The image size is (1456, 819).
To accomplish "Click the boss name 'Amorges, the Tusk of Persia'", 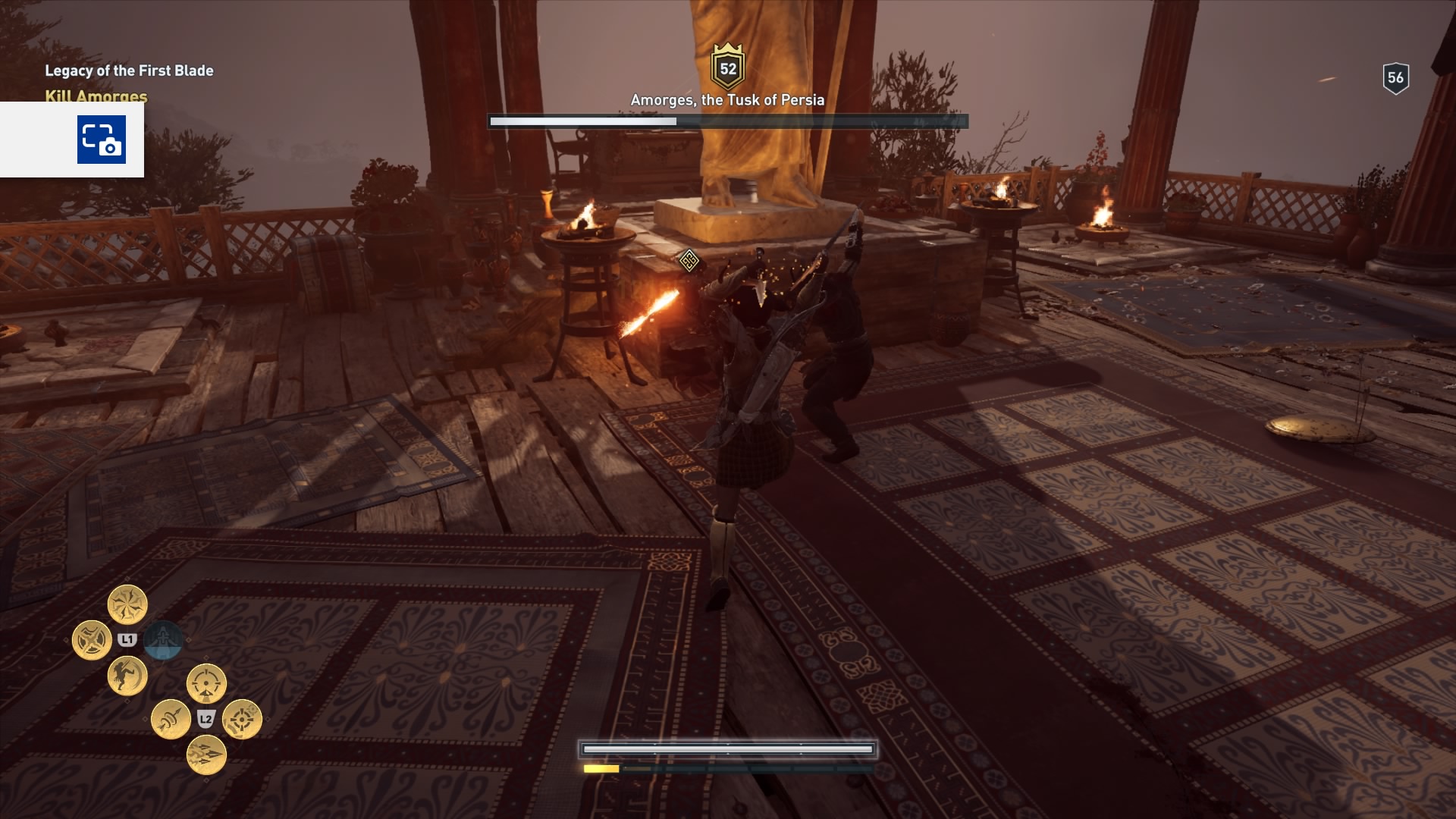I will pos(727,98).
